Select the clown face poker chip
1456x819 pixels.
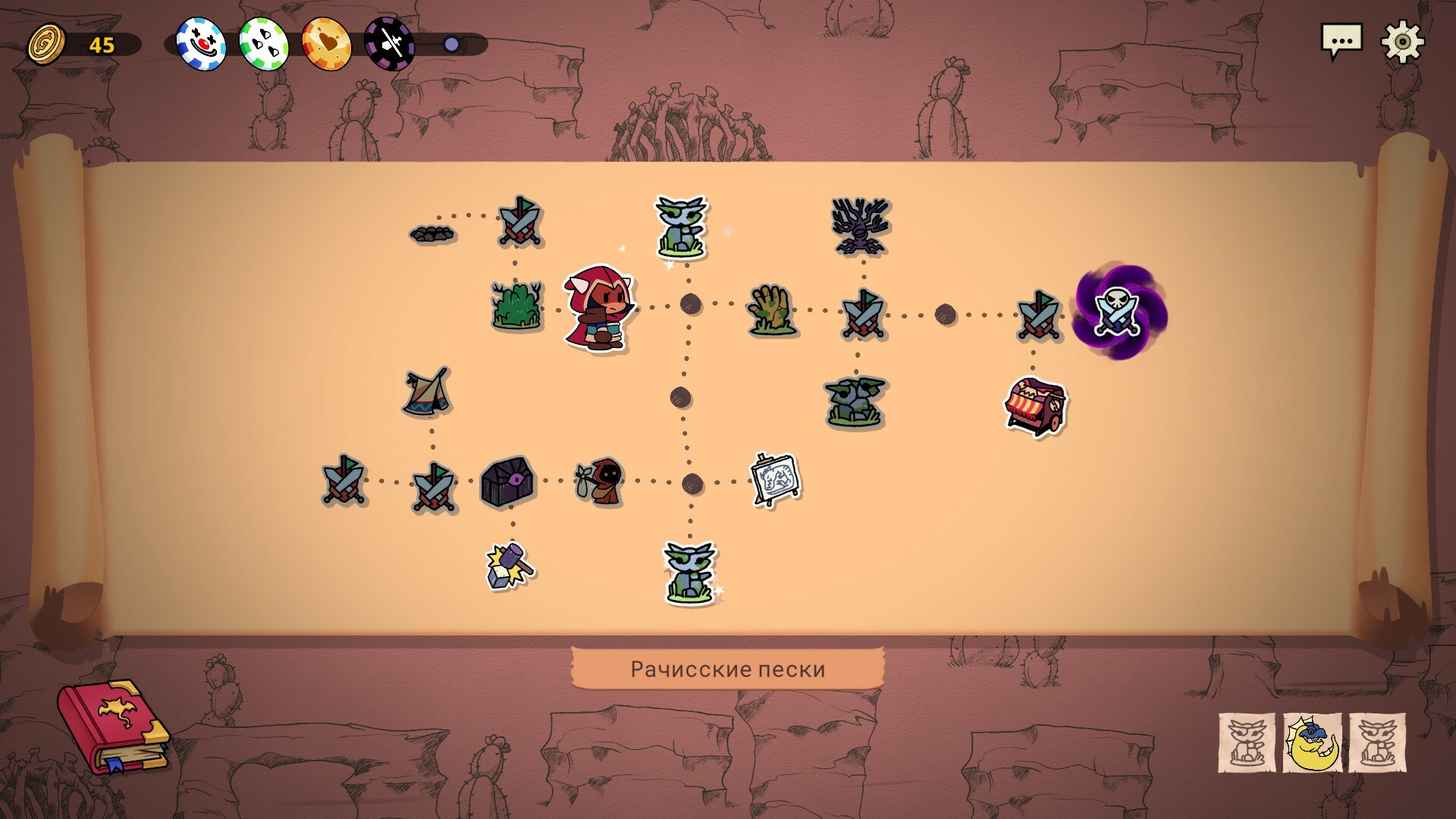click(x=201, y=44)
